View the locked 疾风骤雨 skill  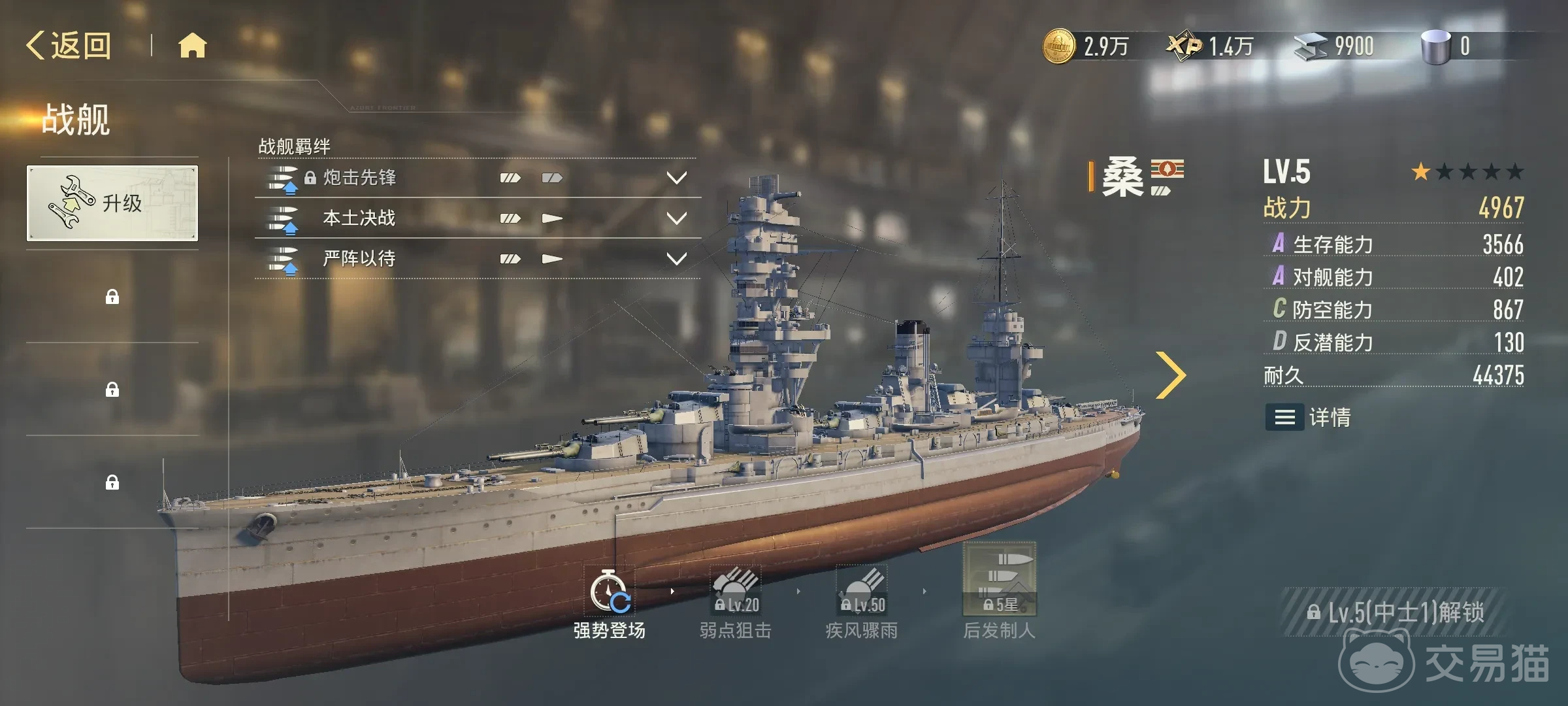point(862,592)
